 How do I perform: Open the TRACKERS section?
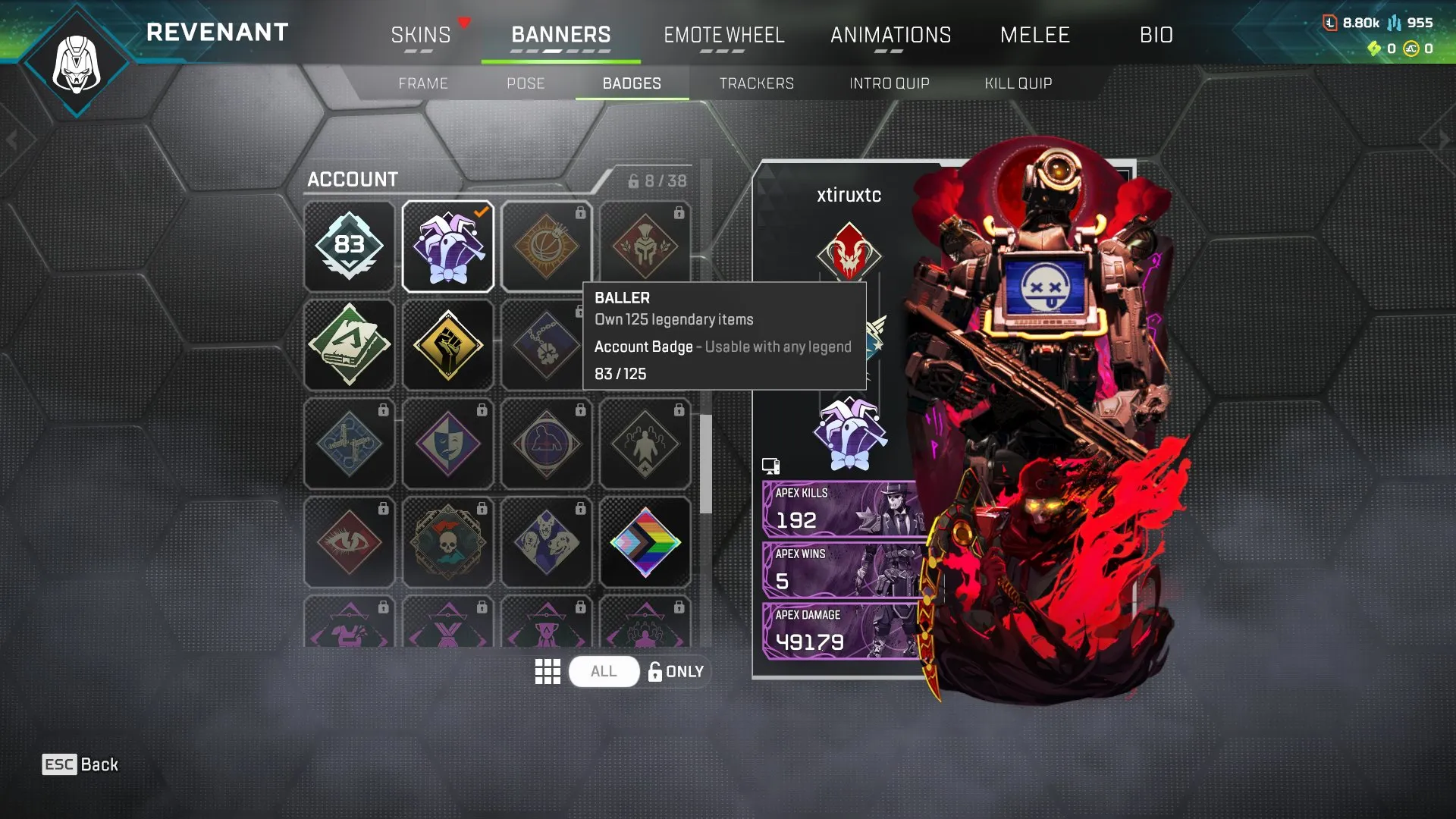758,83
